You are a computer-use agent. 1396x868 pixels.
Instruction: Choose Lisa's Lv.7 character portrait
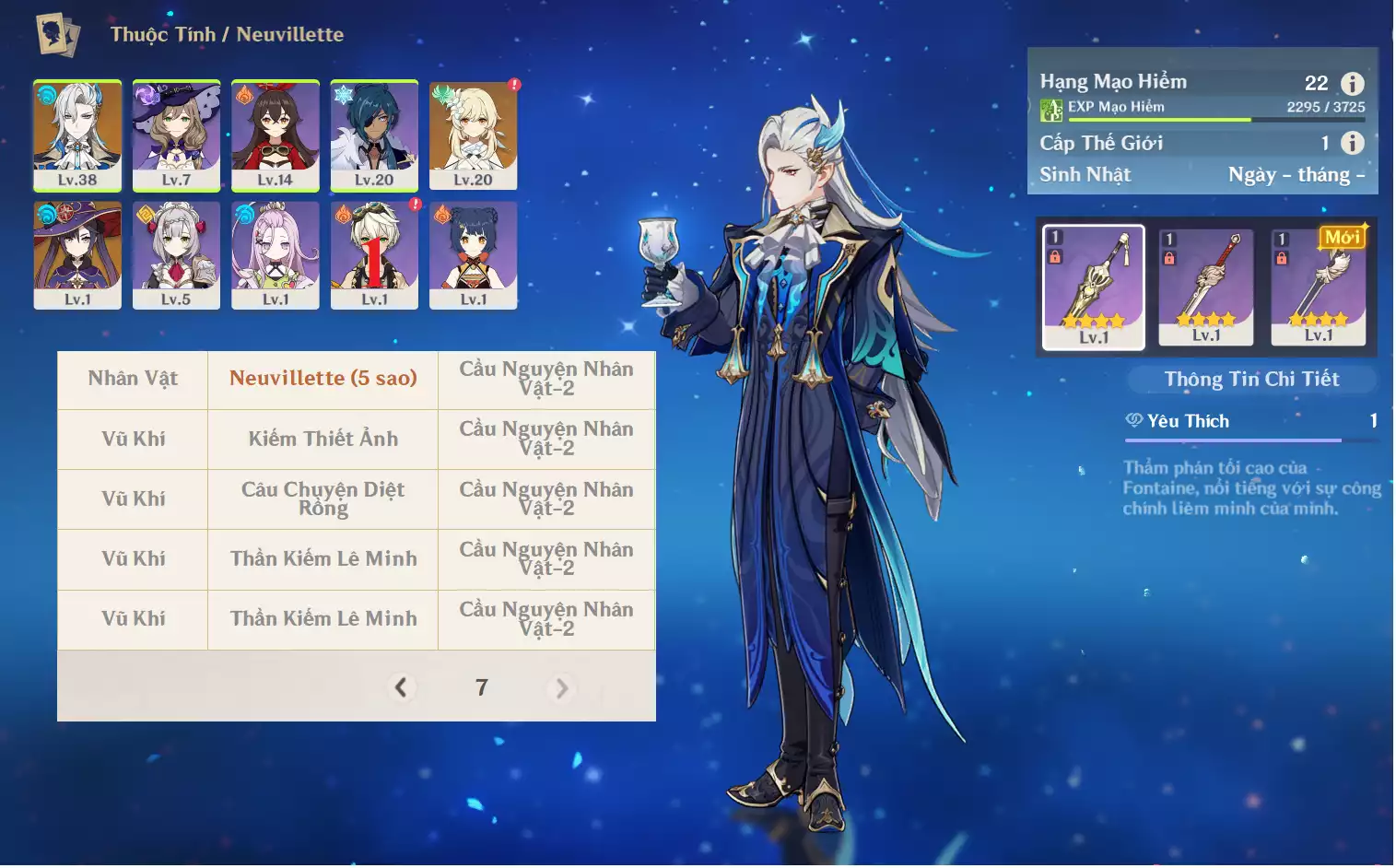(x=176, y=135)
